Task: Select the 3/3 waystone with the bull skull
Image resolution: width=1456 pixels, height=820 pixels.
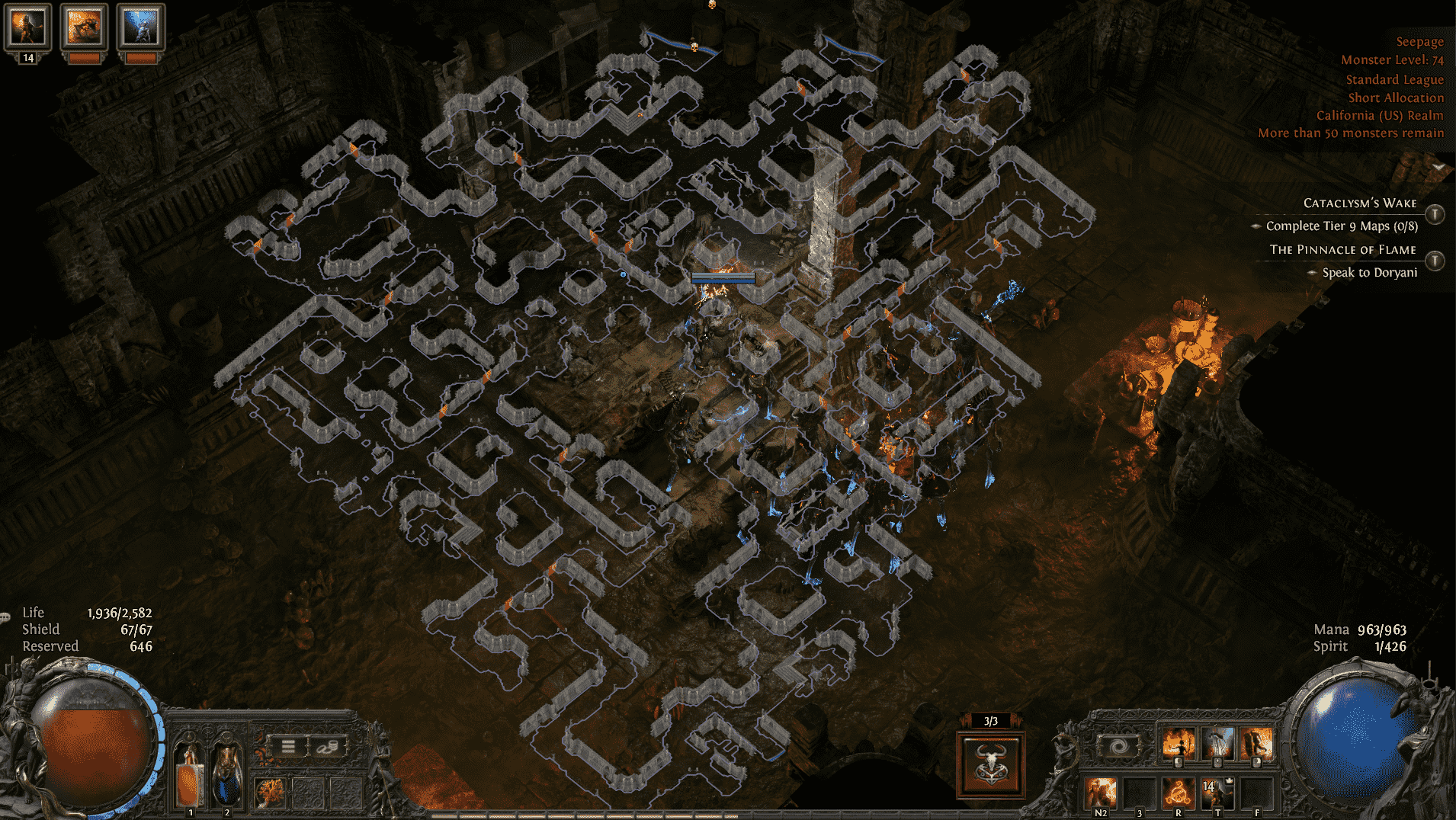Action: tap(989, 766)
